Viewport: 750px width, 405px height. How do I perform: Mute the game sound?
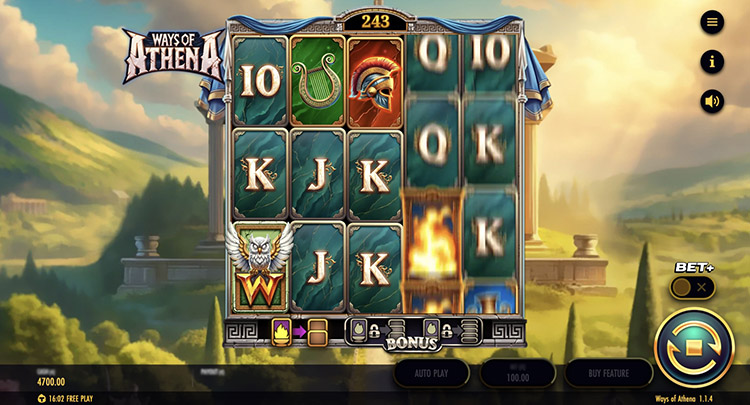click(712, 101)
